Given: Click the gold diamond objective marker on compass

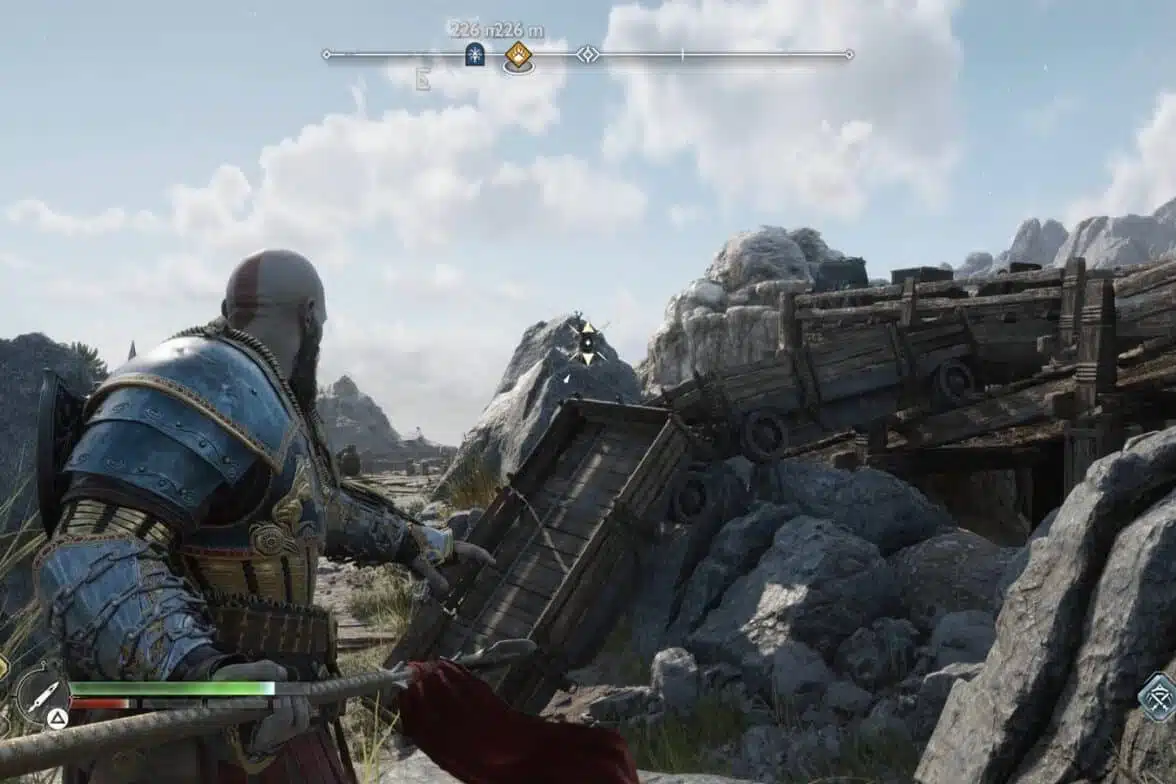Looking at the screenshot, I should click(518, 54).
